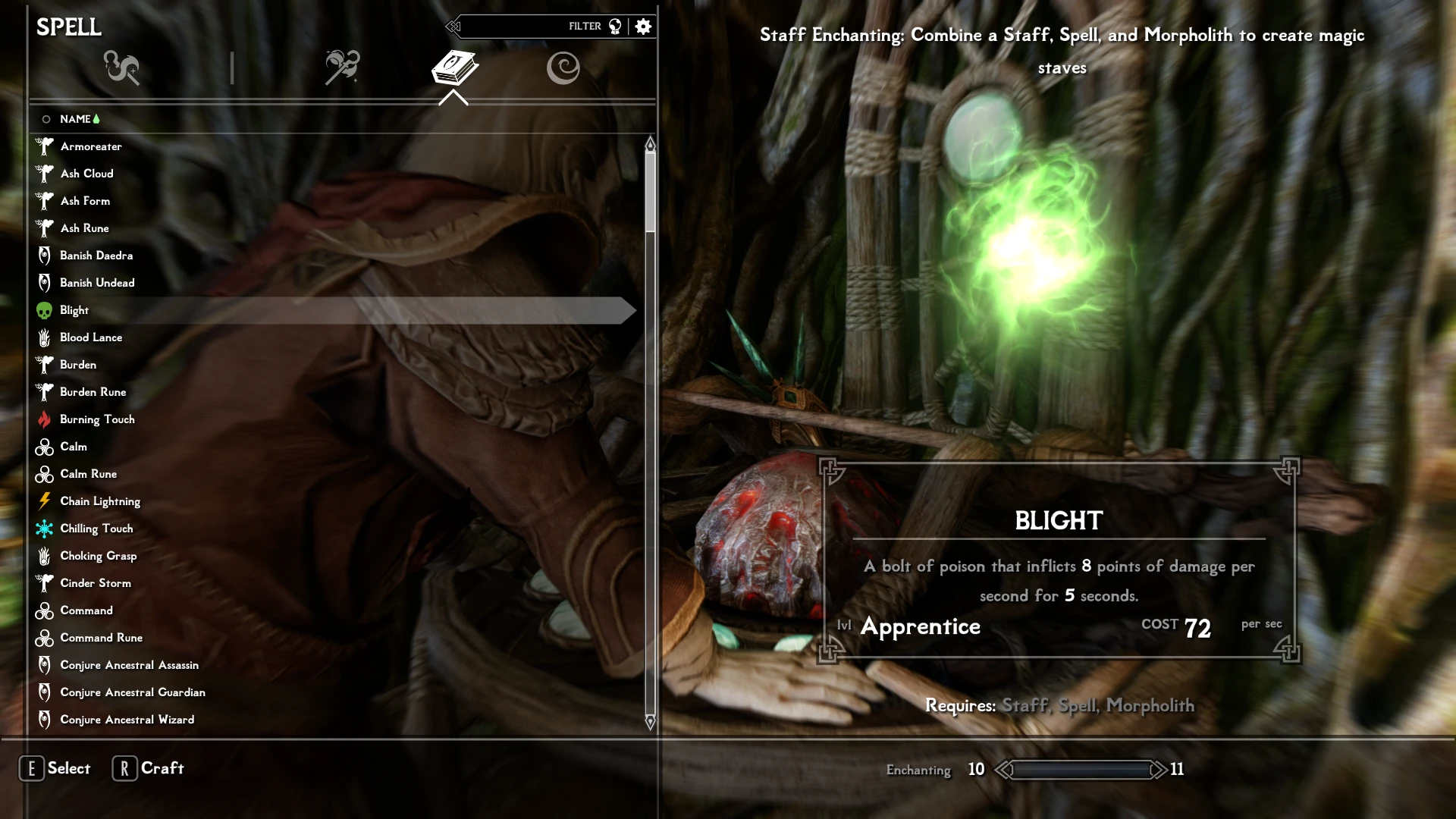Select the Cinder Storm spell
The height and width of the screenshot is (819, 1456).
click(x=96, y=583)
